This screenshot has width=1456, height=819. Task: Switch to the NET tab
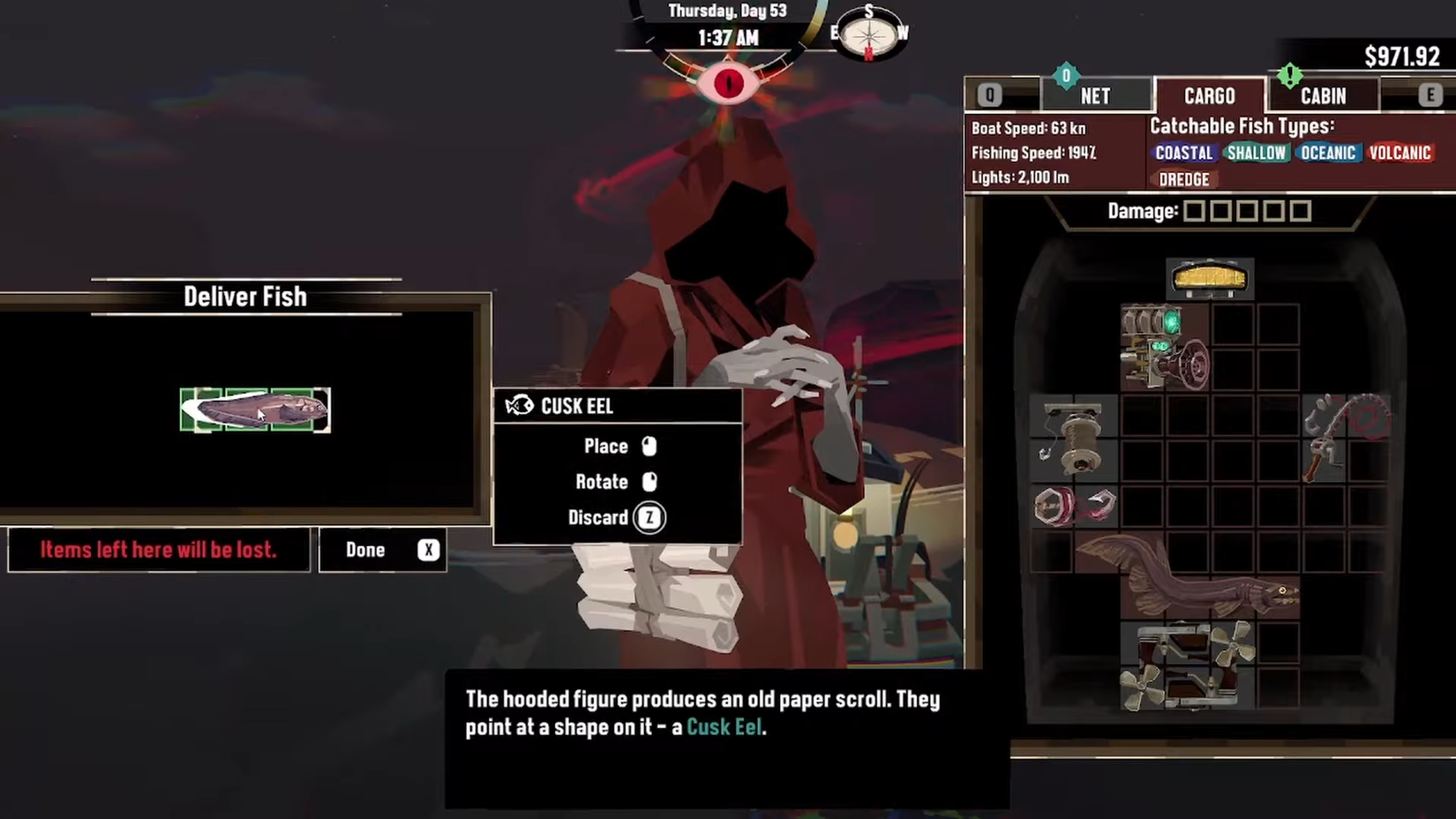(1097, 95)
